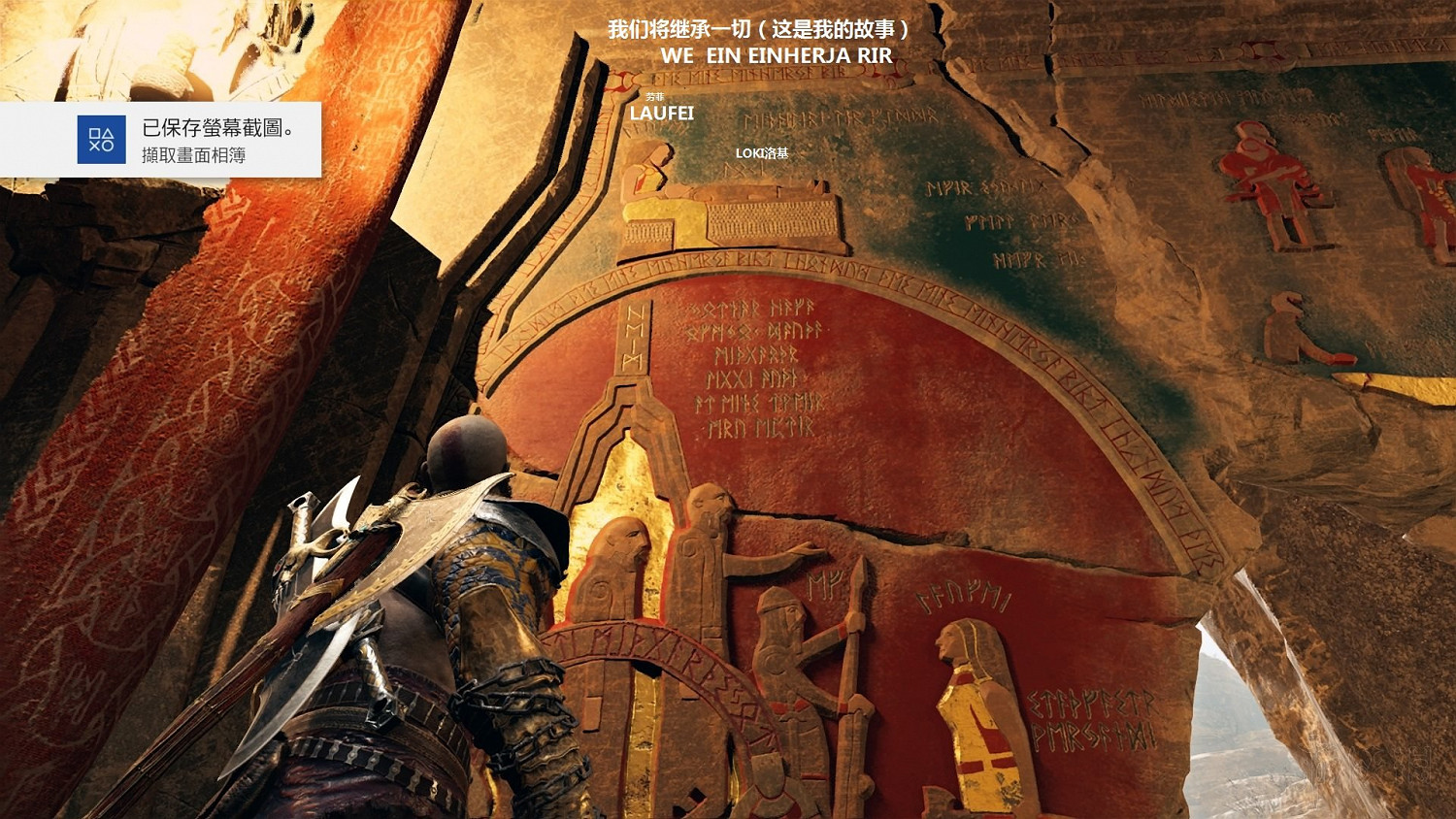Expand the WE EIN EINHERJA RIR subtitle line
This screenshot has width=1456, height=819.
coord(757,56)
